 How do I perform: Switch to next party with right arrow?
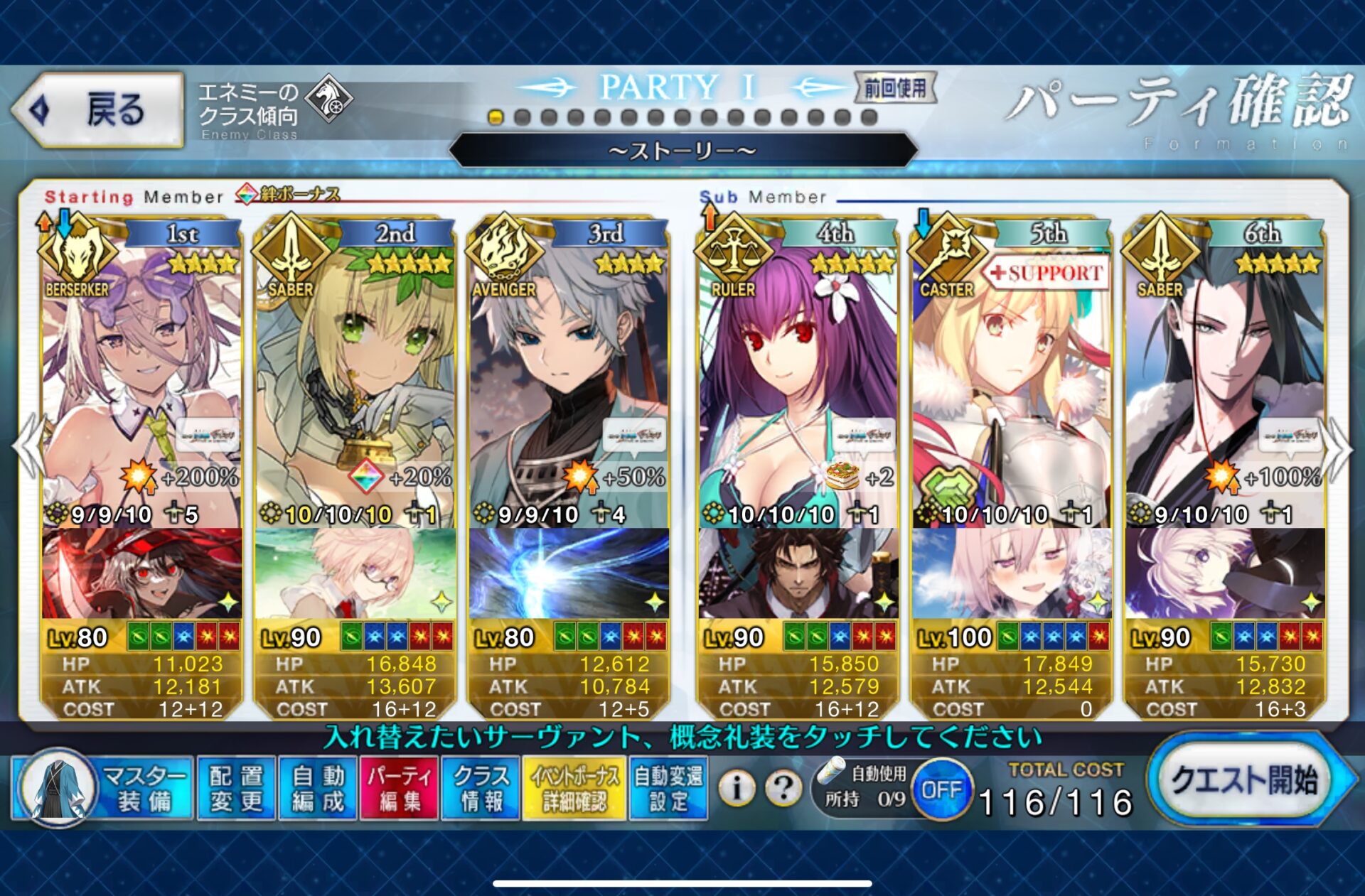point(1339,449)
